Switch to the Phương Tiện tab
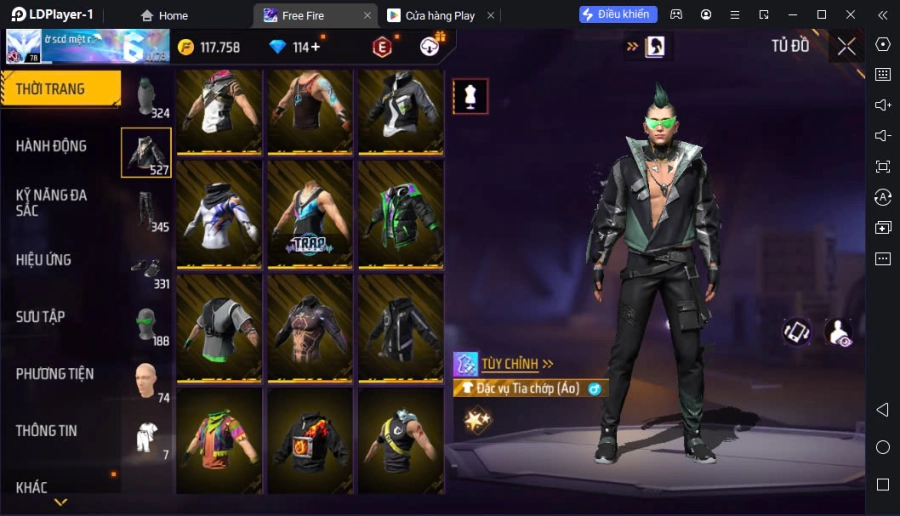Image resolution: width=900 pixels, height=516 pixels. [55, 374]
